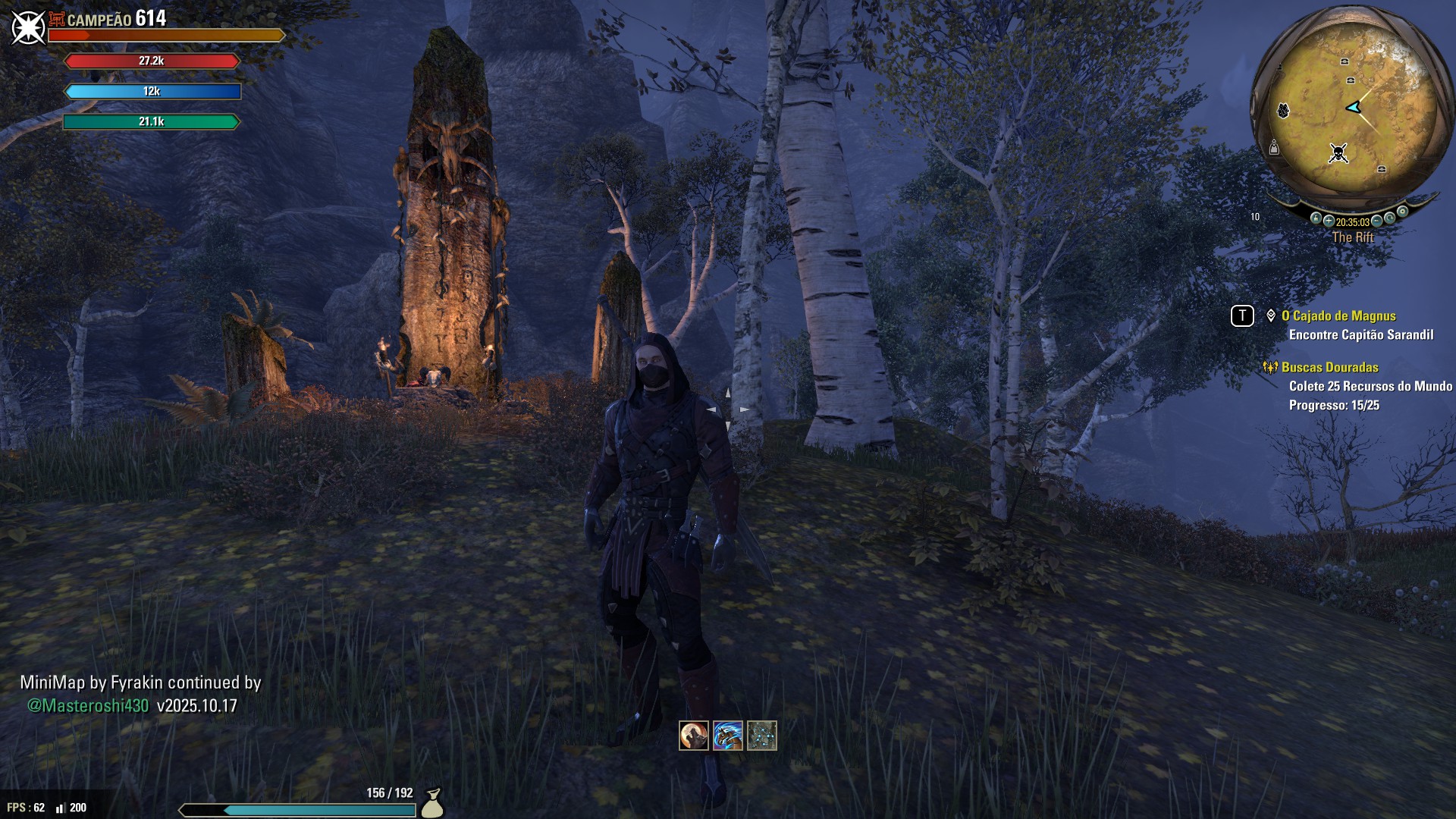Open the minimap settings gear
The height and width of the screenshot is (819, 1456).
coord(1402,211)
